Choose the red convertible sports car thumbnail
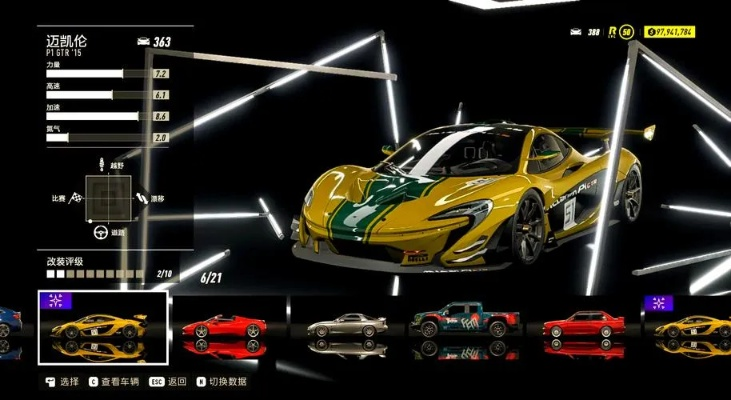 pos(224,327)
